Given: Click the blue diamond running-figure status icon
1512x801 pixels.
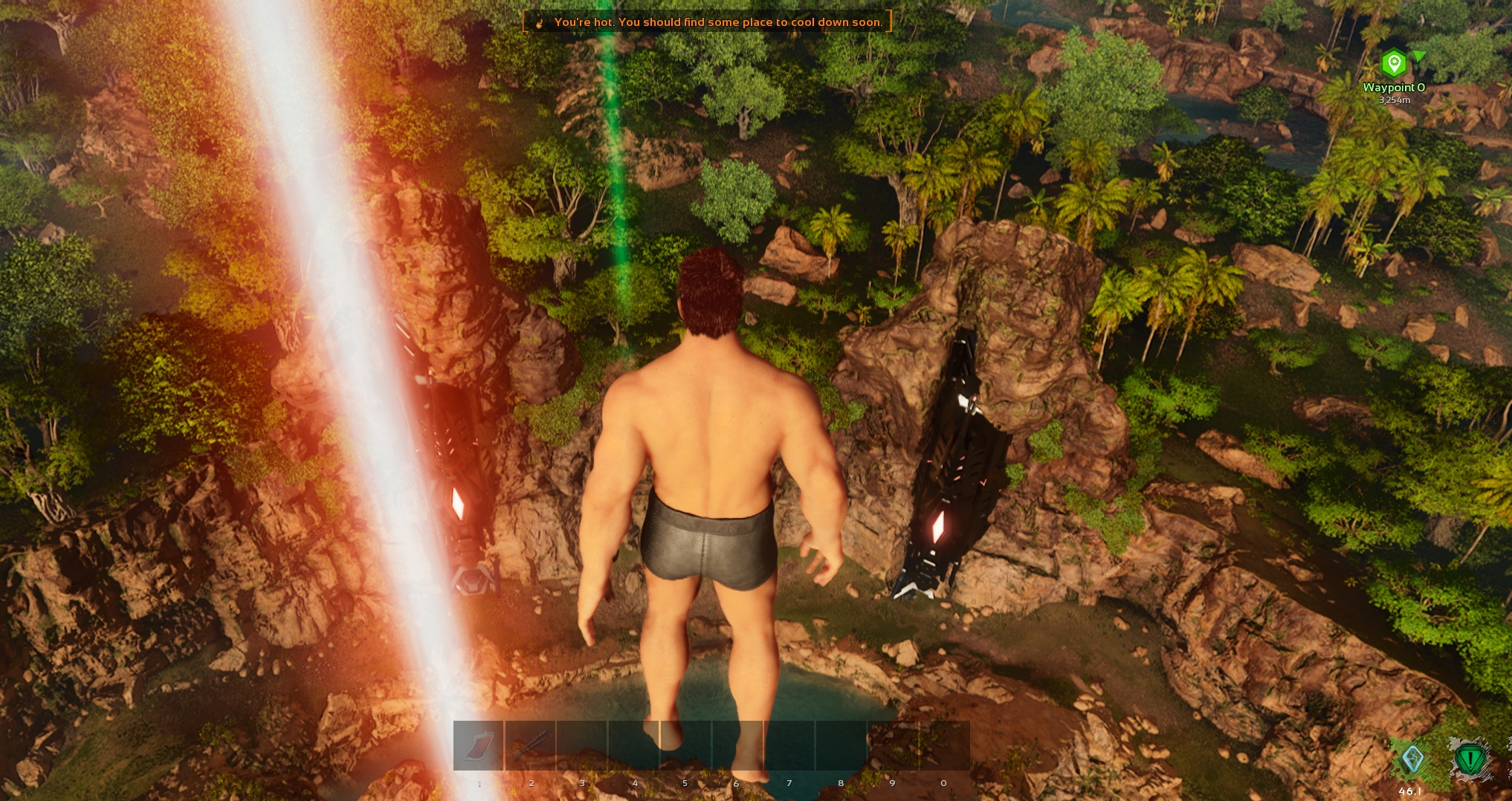Looking at the screenshot, I should 1412,759.
